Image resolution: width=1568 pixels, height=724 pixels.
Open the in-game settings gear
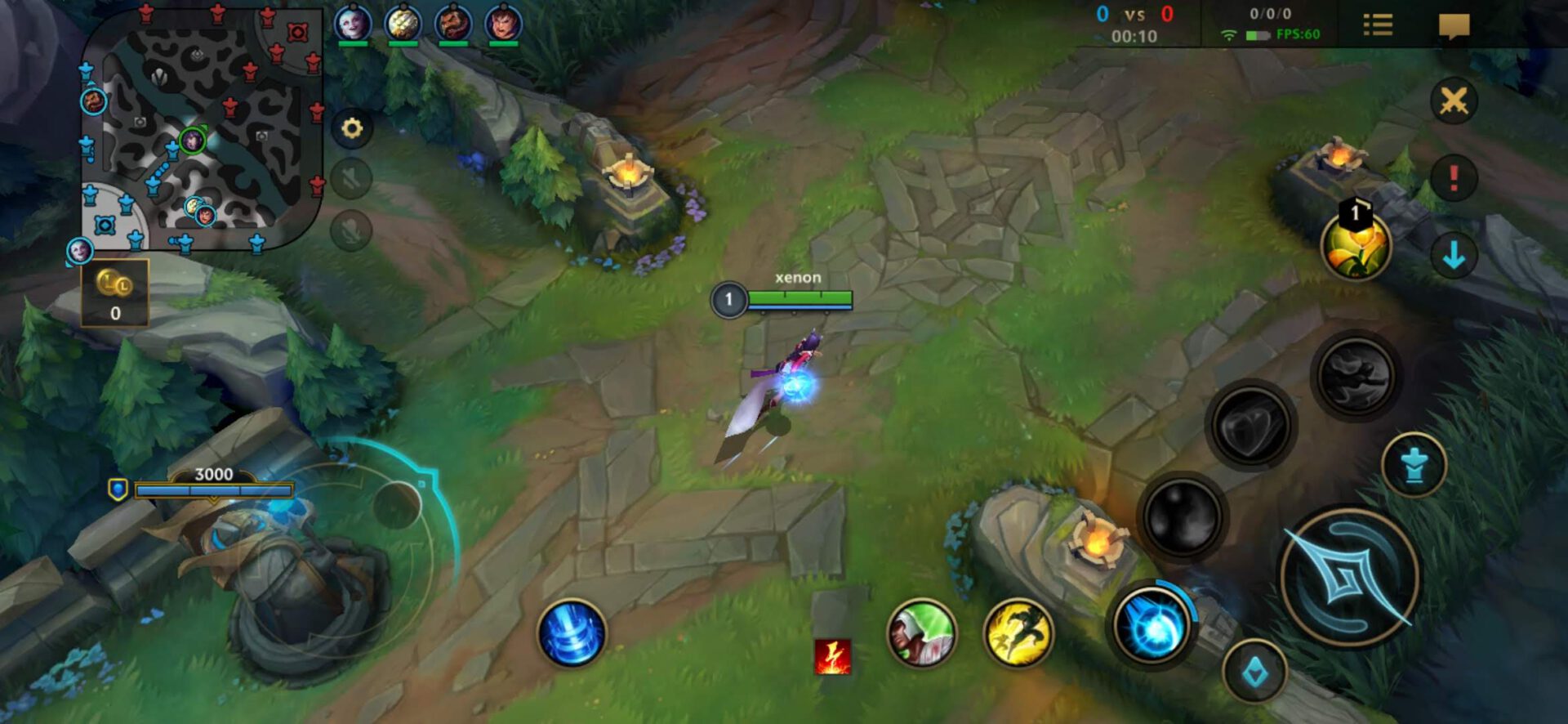click(352, 128)
